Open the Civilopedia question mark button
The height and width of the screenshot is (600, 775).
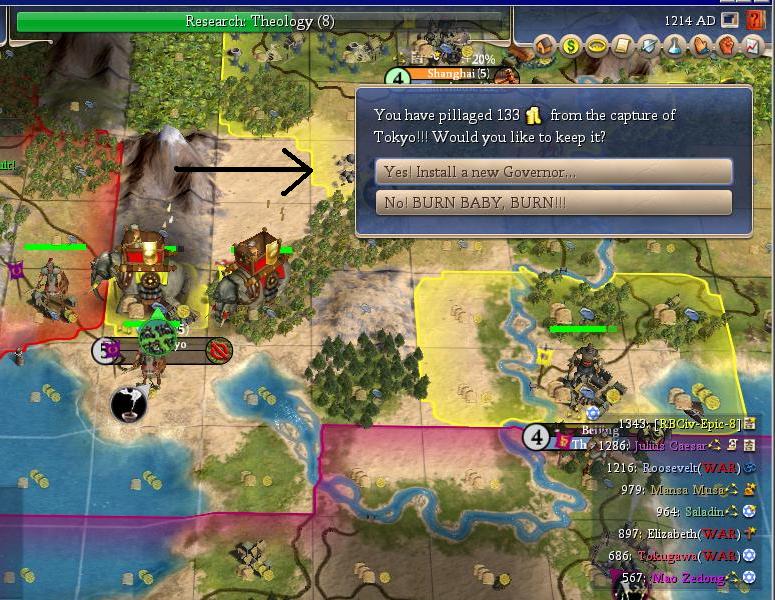(755, 20)
